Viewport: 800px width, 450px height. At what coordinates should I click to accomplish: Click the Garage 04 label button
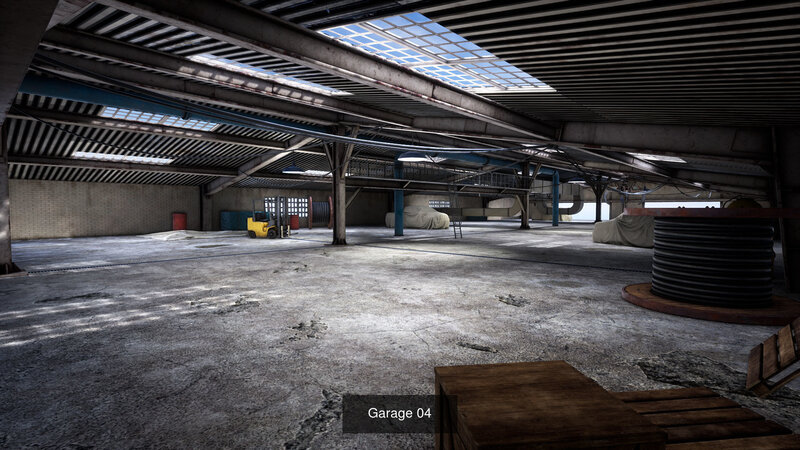tap(399, 413)
